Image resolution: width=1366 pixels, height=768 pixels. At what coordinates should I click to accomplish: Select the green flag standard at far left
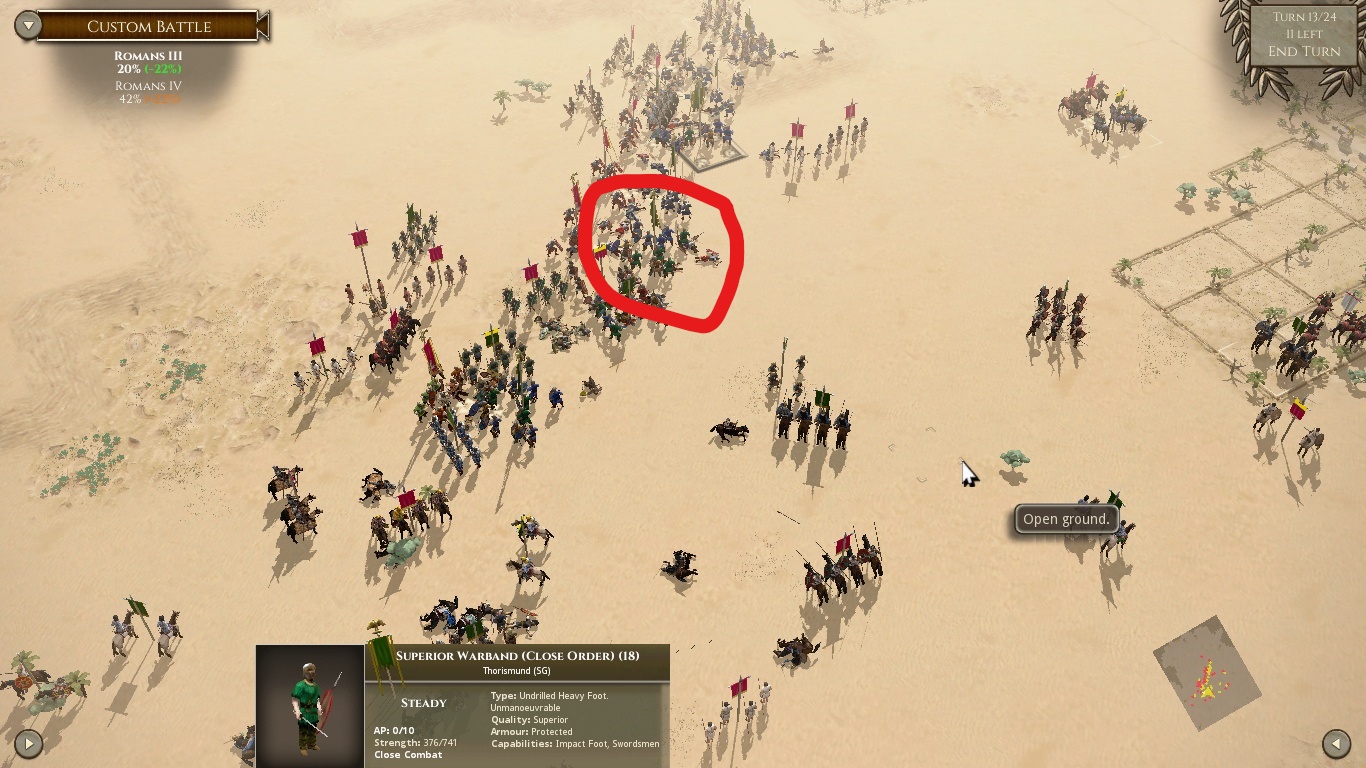[137, 608]
